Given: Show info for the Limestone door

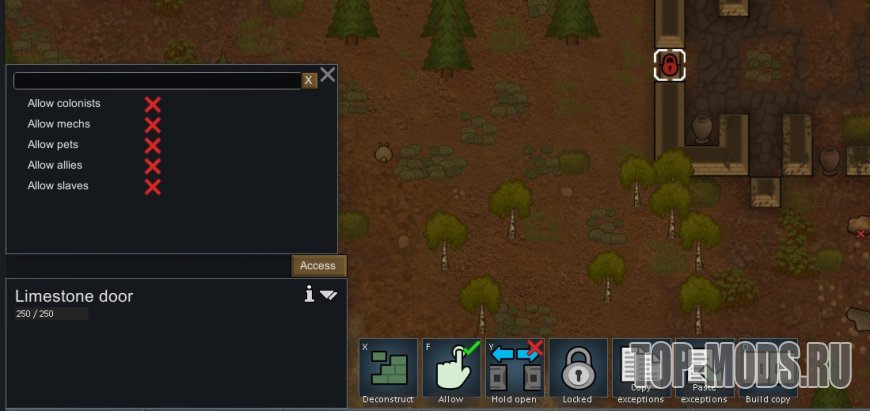Looking at the screenshot, I should (310, 294).
